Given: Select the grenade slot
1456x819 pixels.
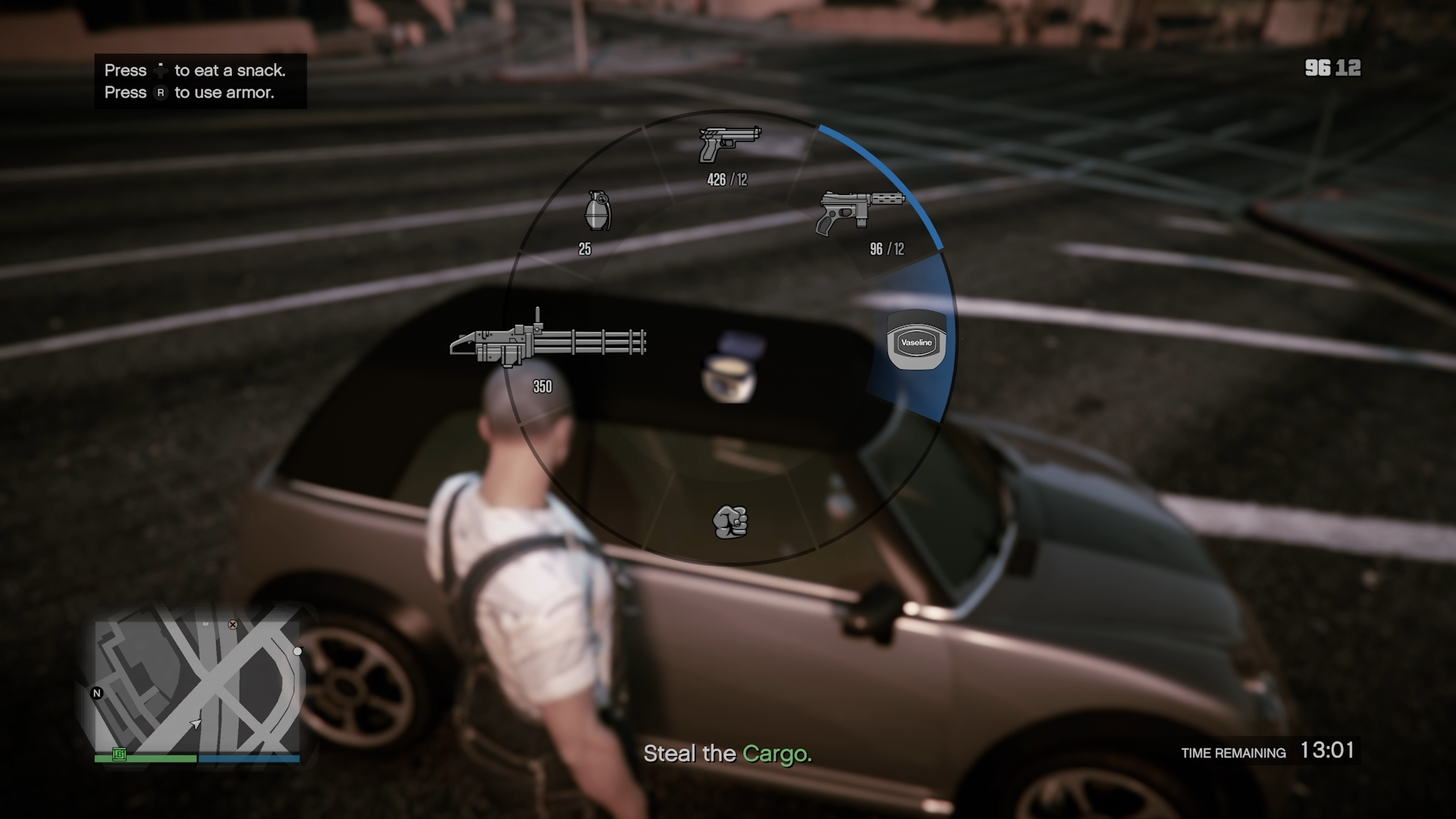Looking at the screenshot, I should coord(598,211).
